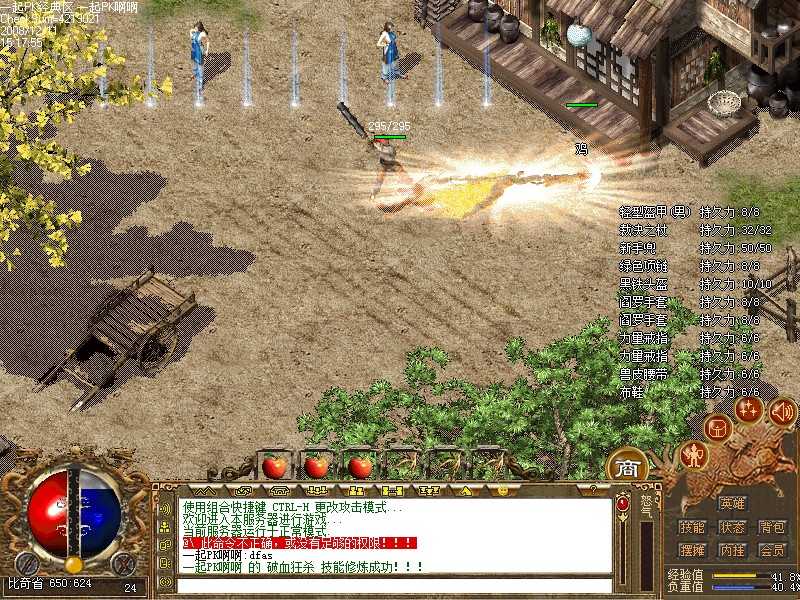Viewport: 800px width, 600px height.
Task: Click the warrior figure round icon
Action: tap(692, 456)
